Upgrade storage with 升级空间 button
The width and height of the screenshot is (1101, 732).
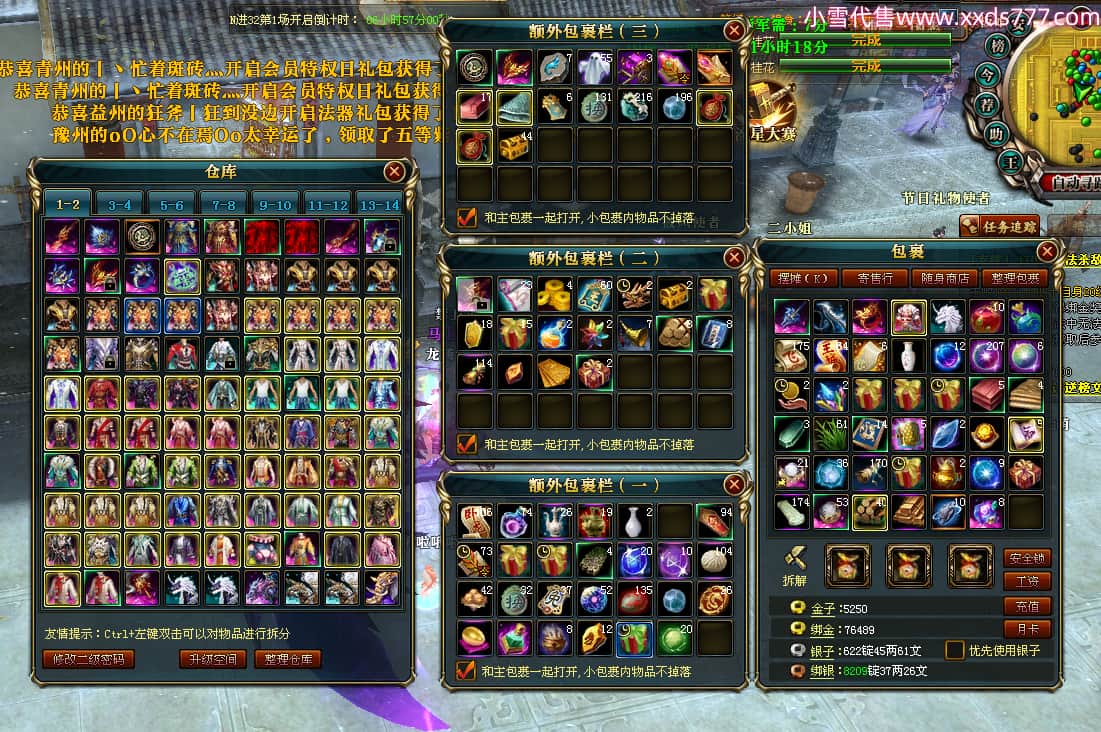[x=212, y=659]
